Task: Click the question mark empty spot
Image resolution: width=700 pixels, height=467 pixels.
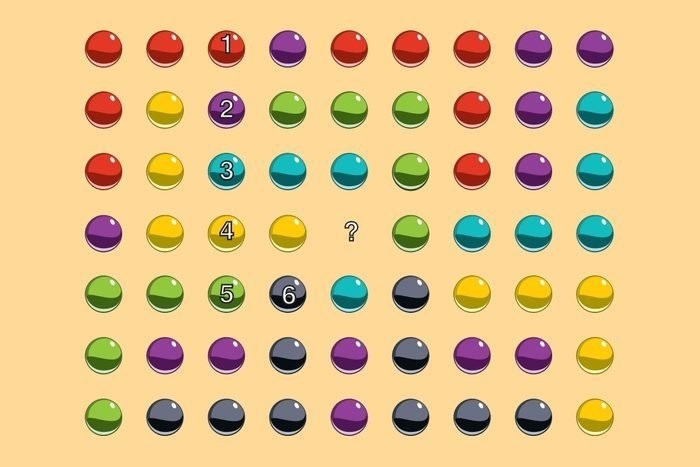Action: coord(350,232)
